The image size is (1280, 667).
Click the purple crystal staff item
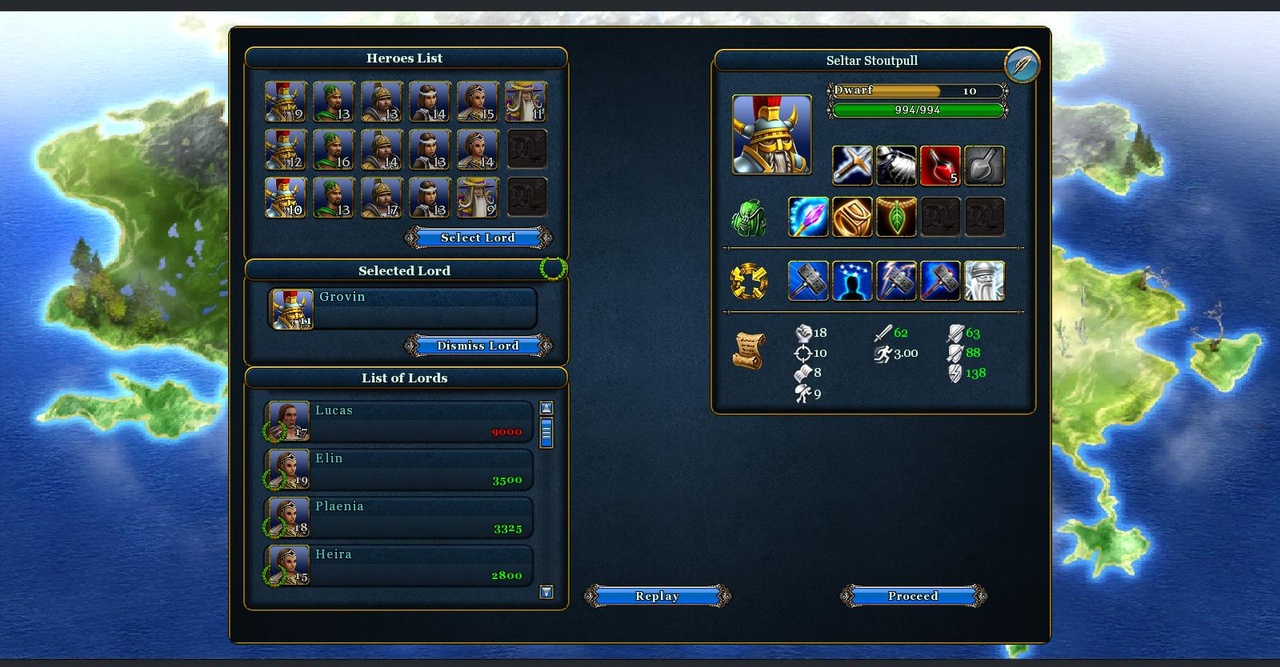tap(808, 217)
